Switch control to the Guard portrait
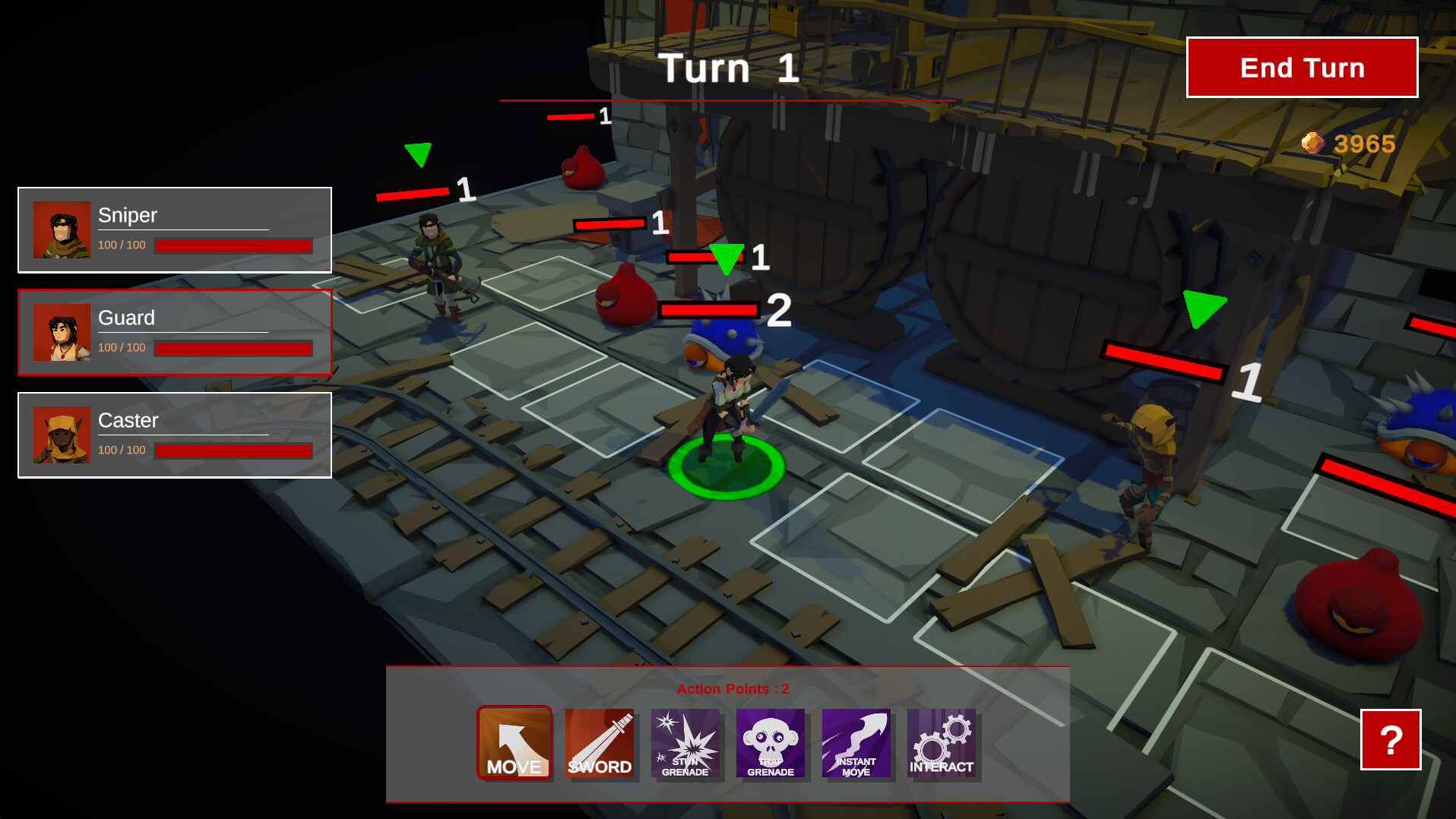 click(62, 334)
